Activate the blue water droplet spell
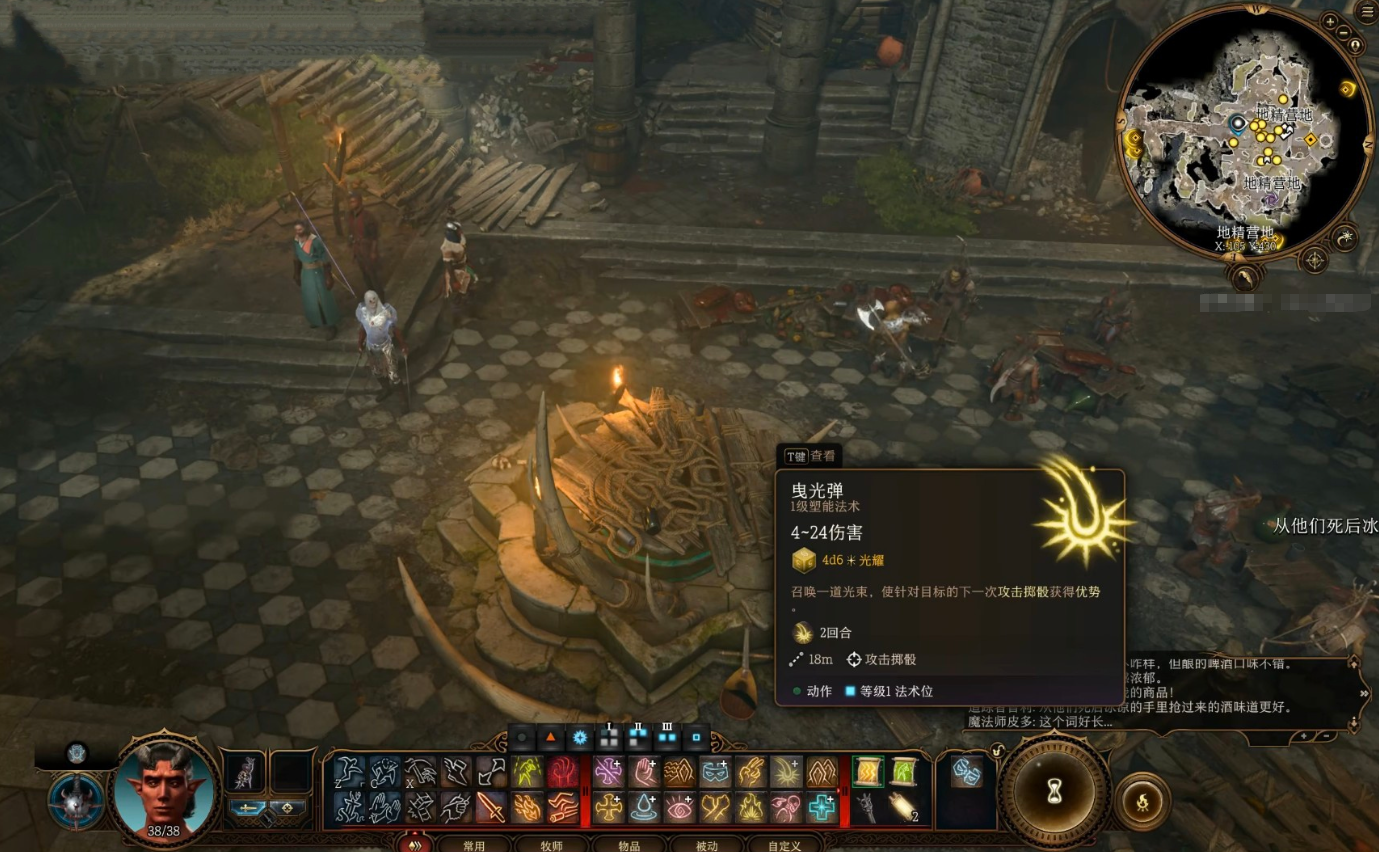Screen dimensions: 1379x852 642,807
